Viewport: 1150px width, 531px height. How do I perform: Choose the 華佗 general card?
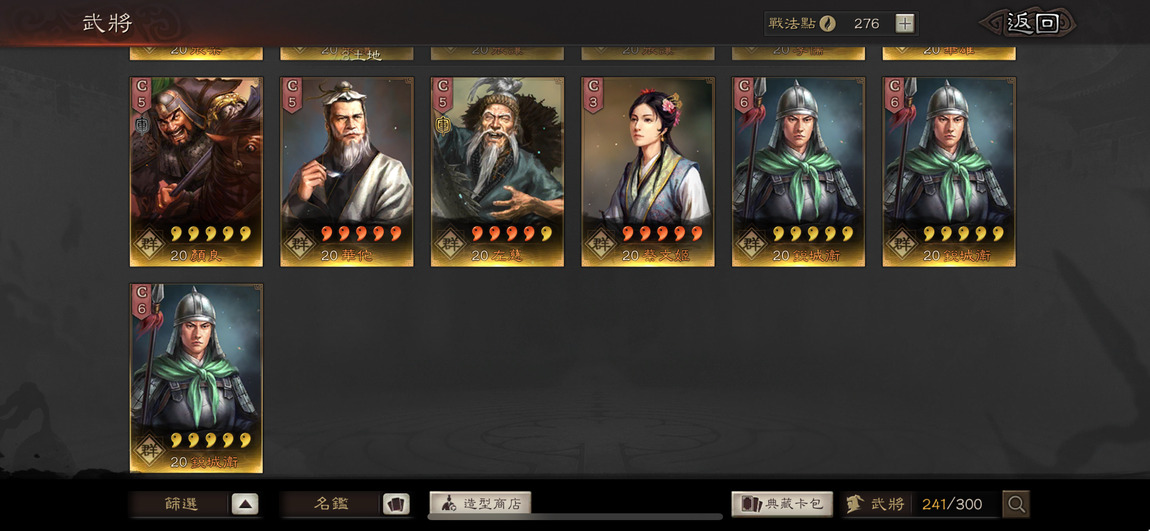(x=346, y=171)
